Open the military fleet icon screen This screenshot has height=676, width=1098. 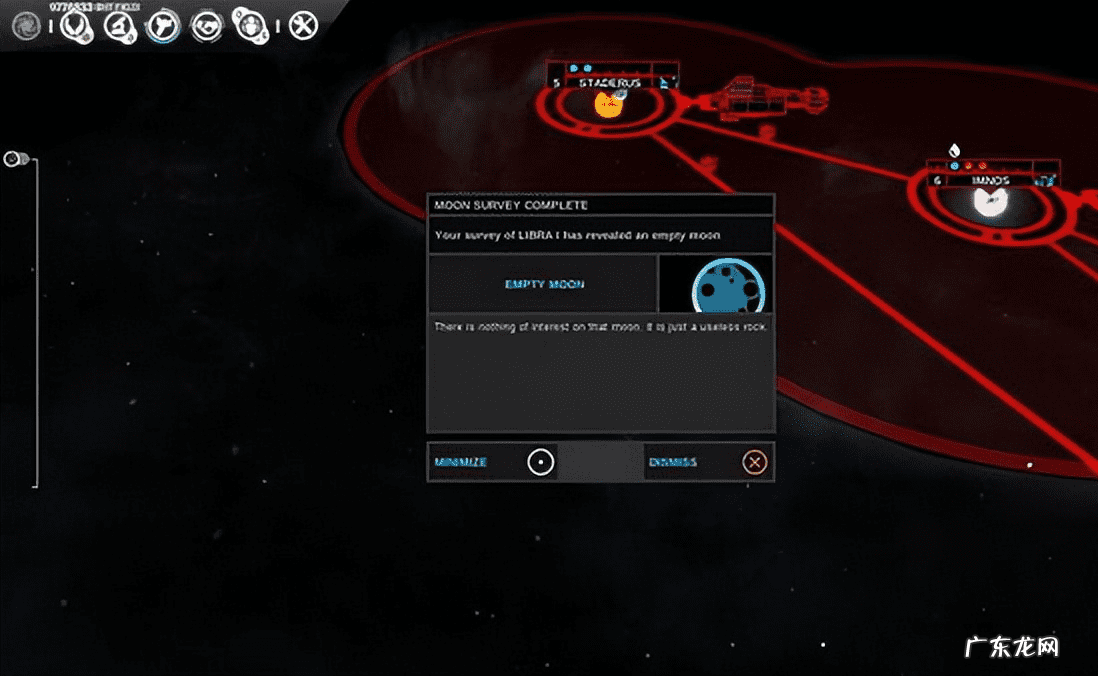[163, 25]
